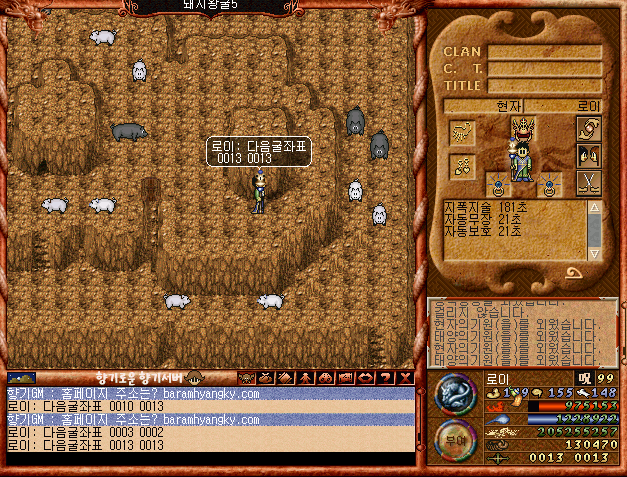Click the binoculars toolbar icon
This screenshot has height=477, width=627.
tap(325, 378)
